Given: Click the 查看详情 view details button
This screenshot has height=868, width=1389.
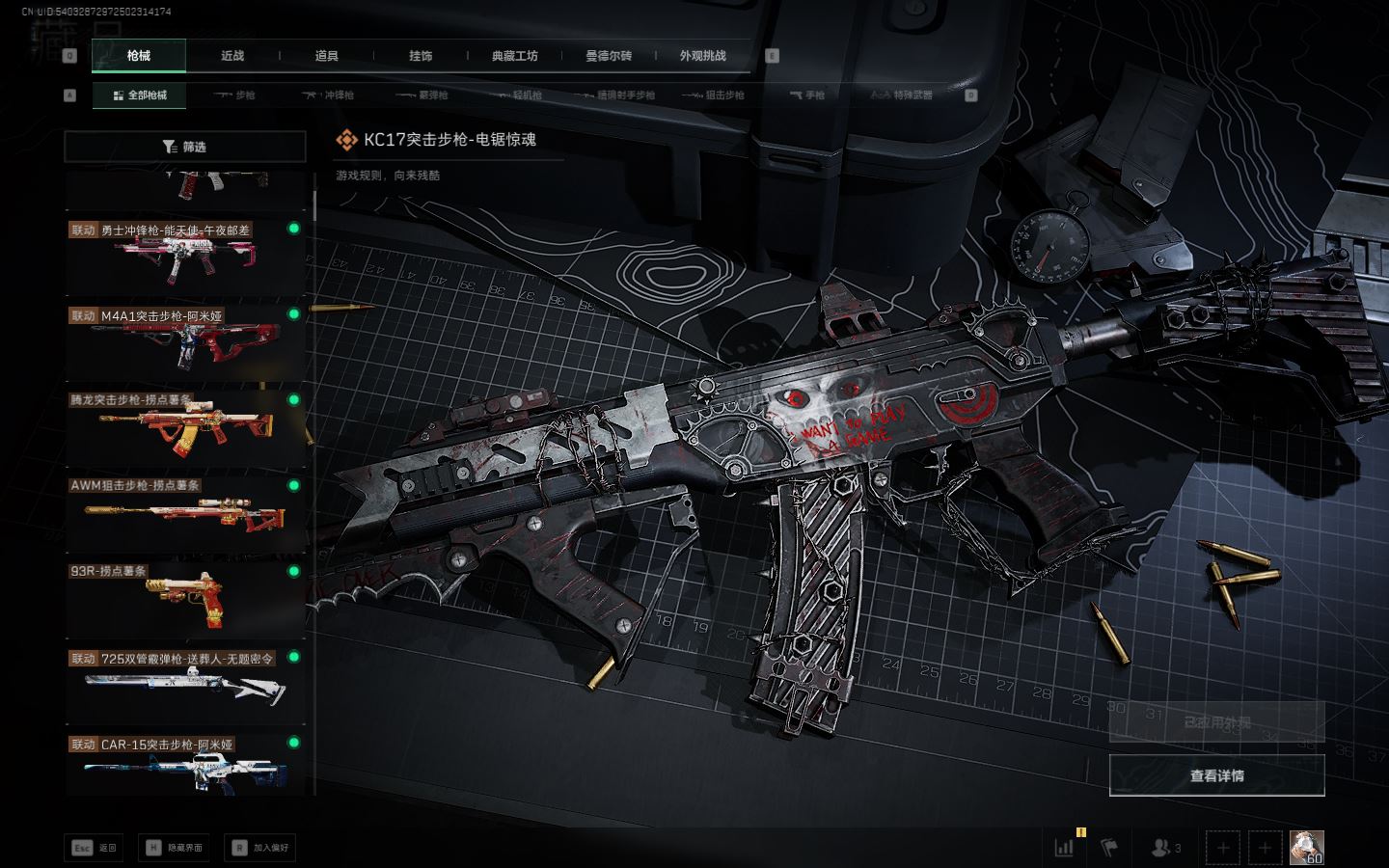Looking at the screenshot, I should tap(1216, 775).
